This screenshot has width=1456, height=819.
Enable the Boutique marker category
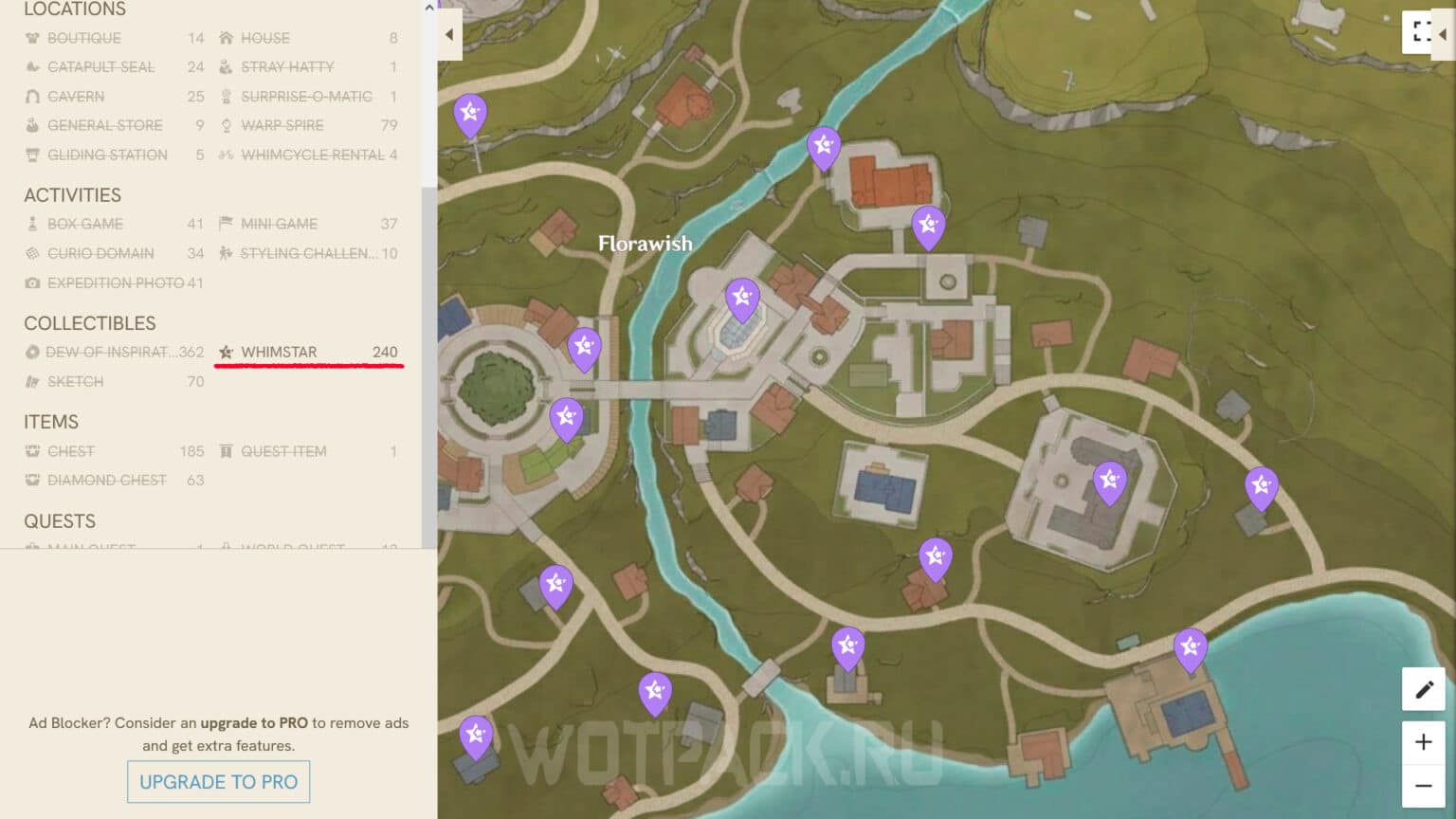point(31,38)
